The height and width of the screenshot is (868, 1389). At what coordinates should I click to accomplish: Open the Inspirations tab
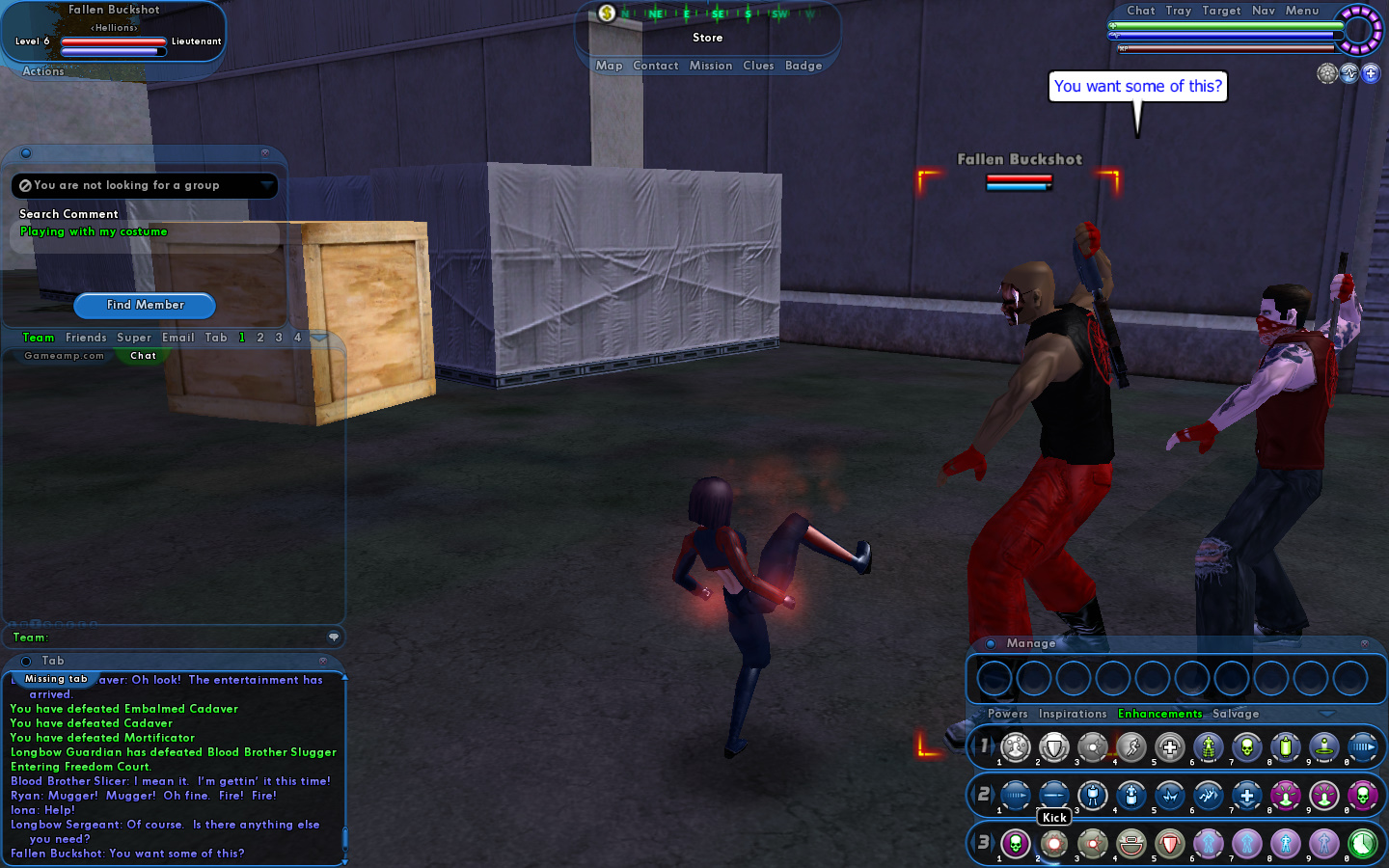(x=1073, y=714)
